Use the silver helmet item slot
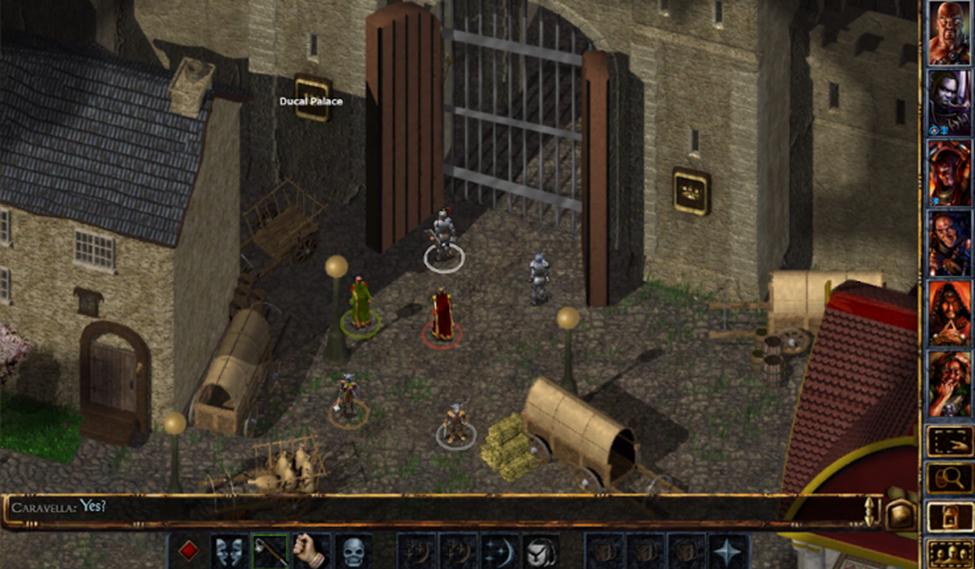Viewport: 975px width, 569px height. coord(541,551)
